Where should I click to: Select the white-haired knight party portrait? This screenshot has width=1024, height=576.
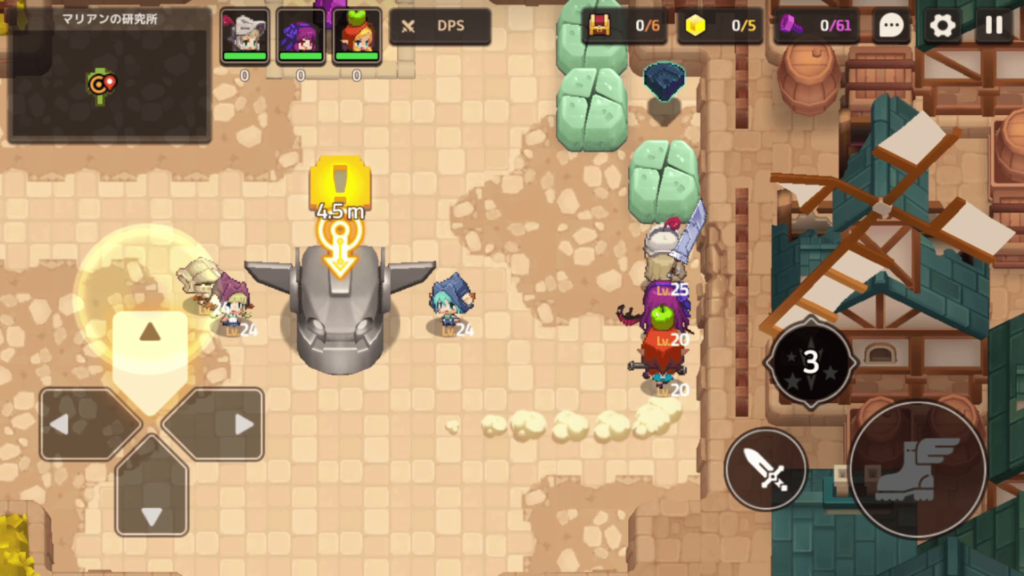point(244,36)
